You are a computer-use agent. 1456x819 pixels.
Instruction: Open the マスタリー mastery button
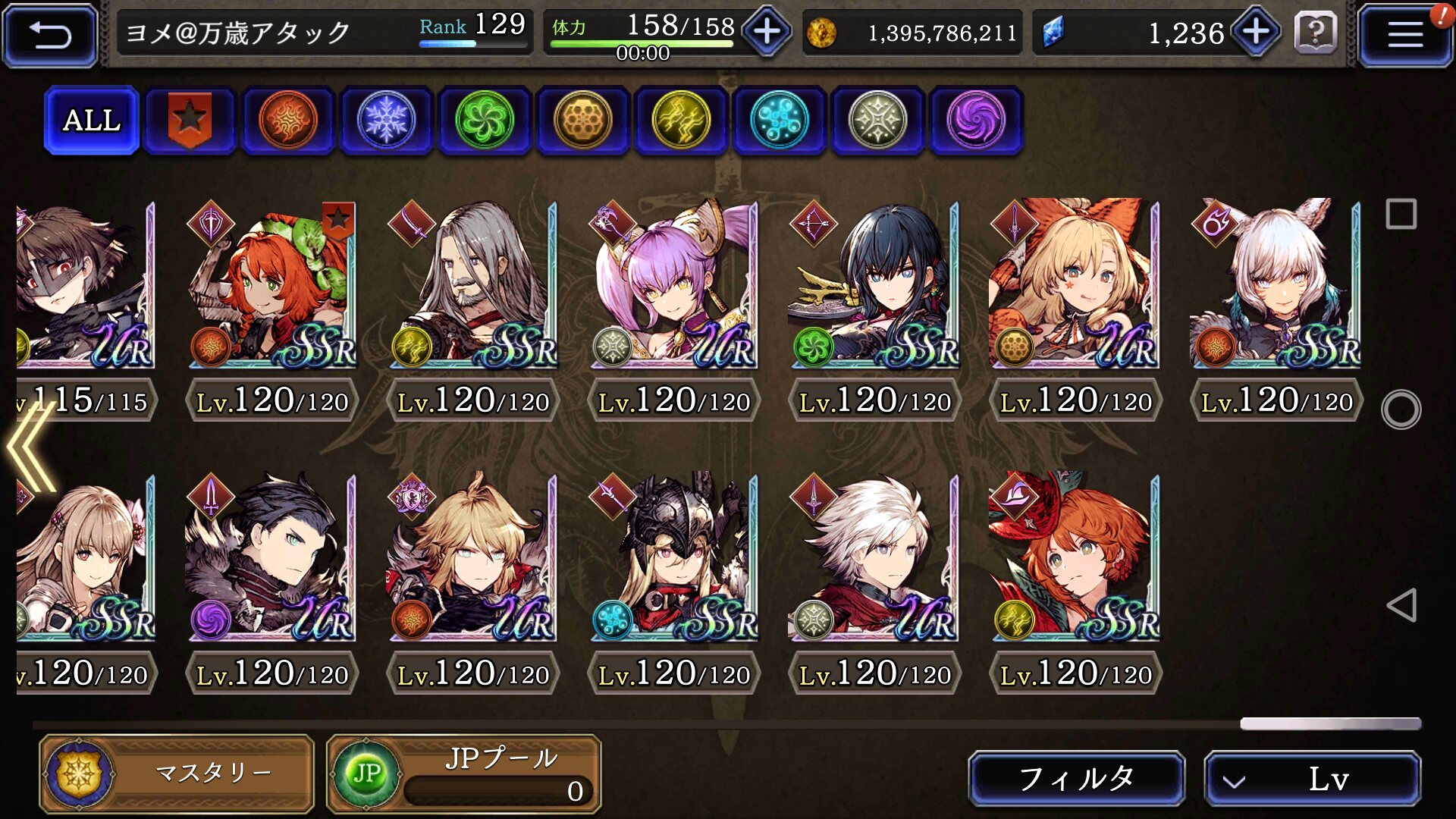point(177,773)
